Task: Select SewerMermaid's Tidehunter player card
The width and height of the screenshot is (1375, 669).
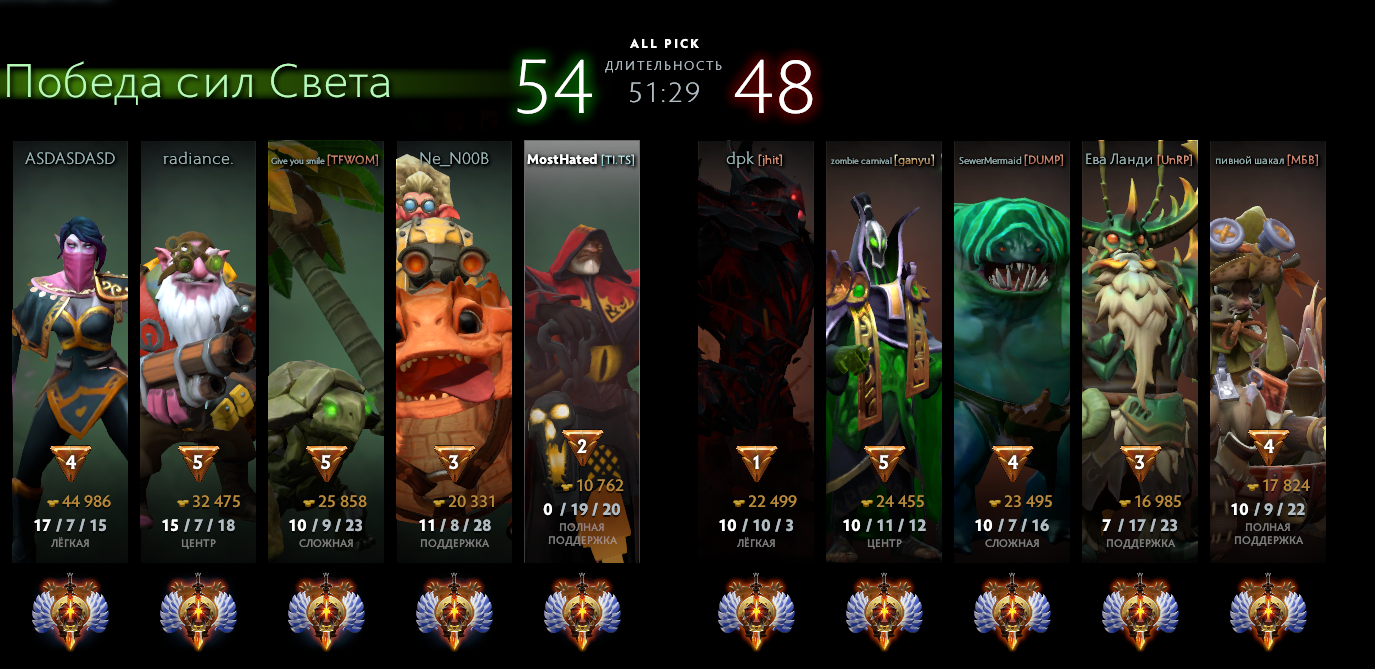Action: [1012, 350]
